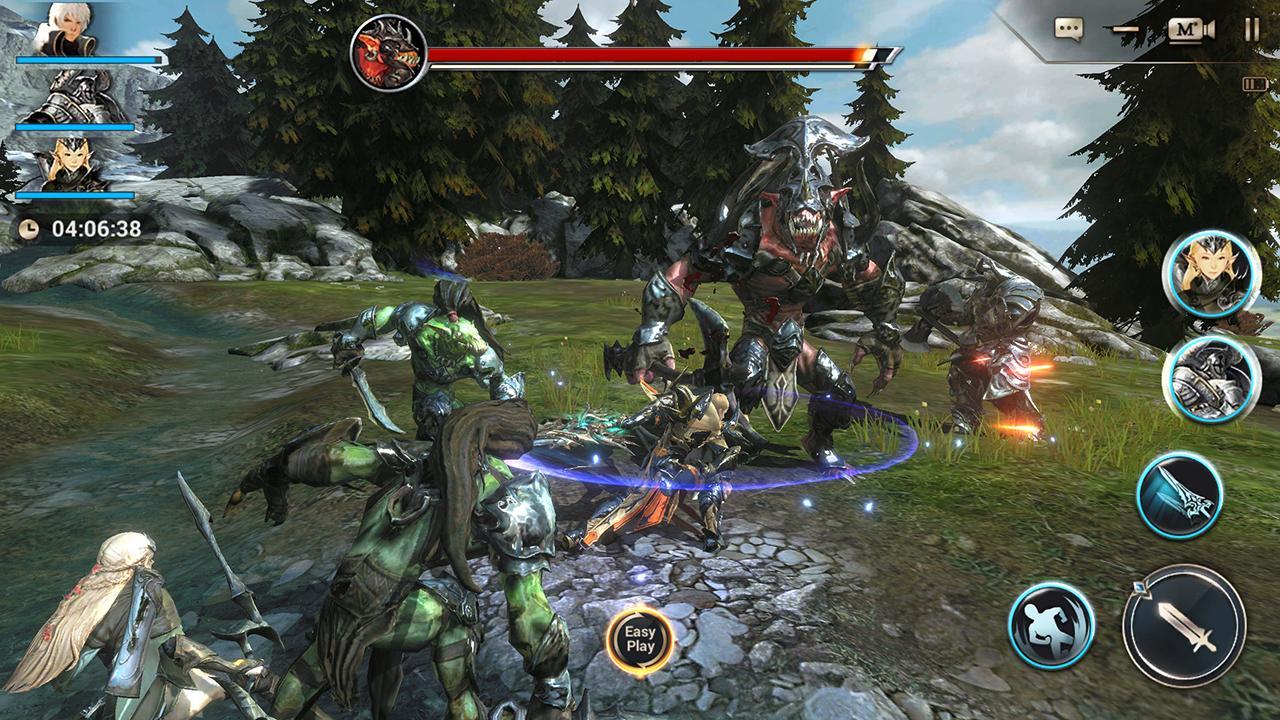Collapse the top-right menu bar
1280x720 pixels.
pyautogui.click(x=1125, y=30)
